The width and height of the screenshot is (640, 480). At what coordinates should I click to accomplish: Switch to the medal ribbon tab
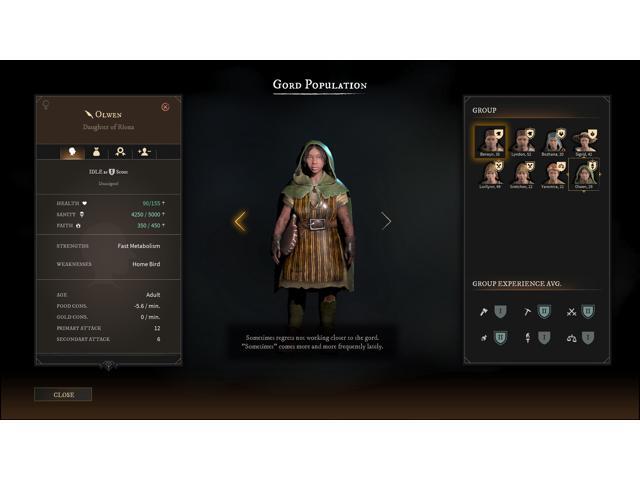point(121,152)
